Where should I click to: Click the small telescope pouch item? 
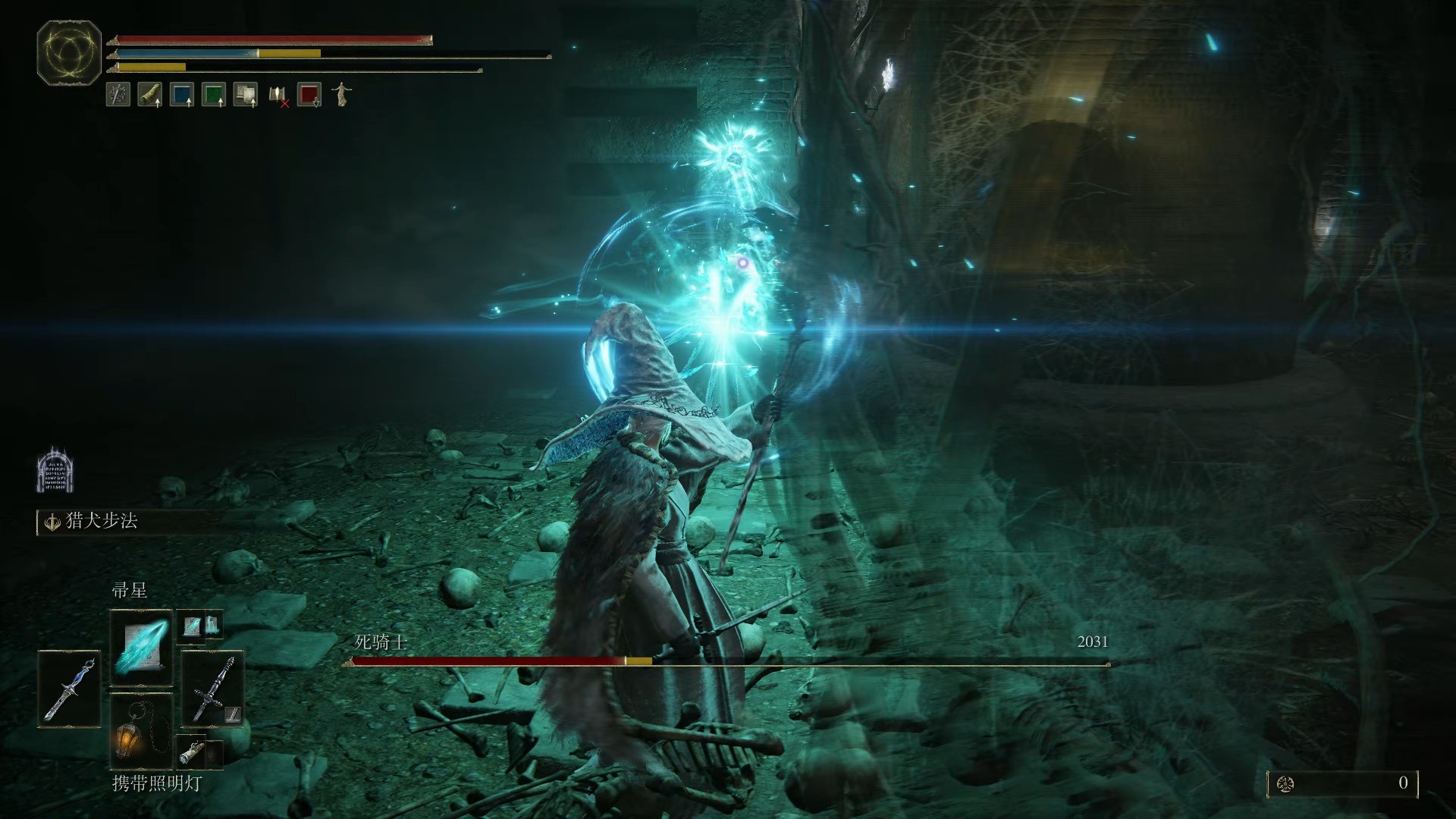(190, 752)
